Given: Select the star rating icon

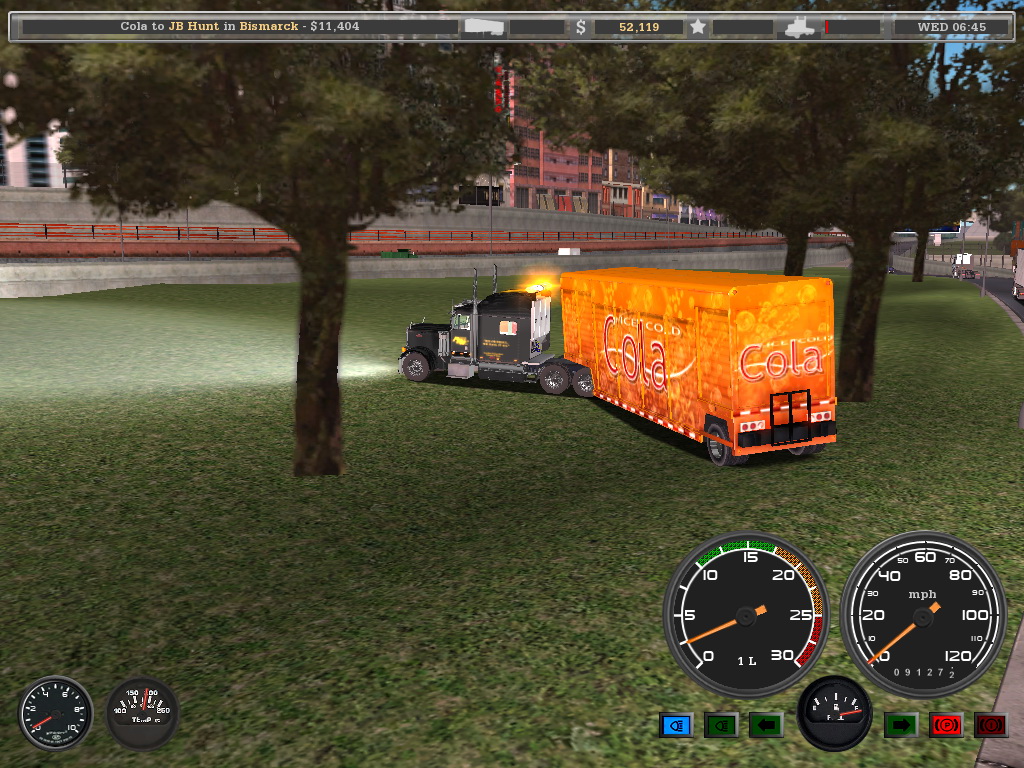Looking at the screenshot, I should (x=698, y=27).
